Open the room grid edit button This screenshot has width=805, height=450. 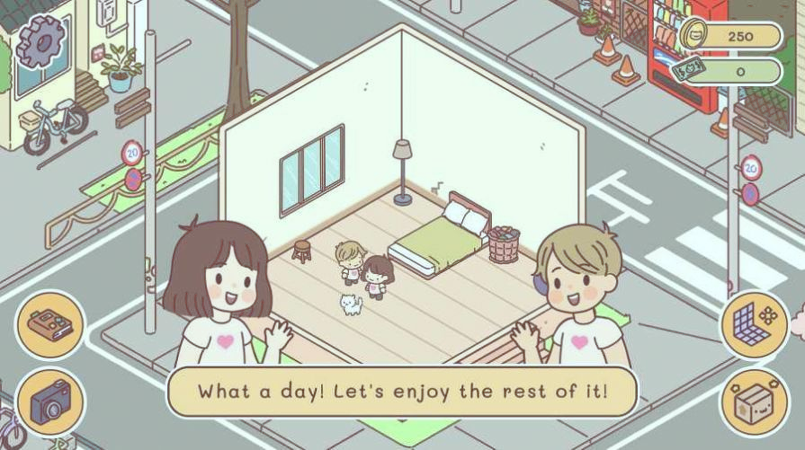755,324
